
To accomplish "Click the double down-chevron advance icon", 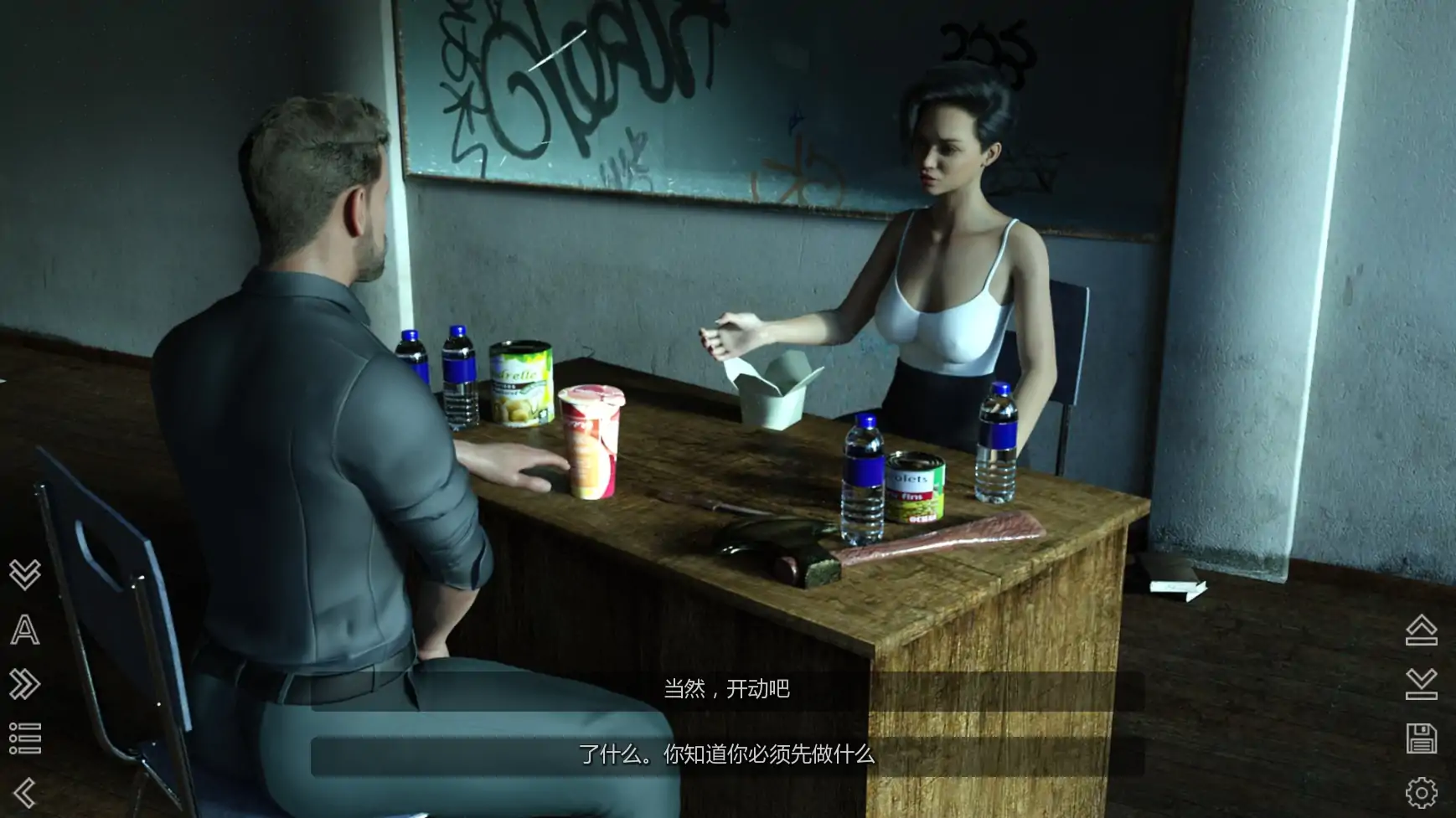I will coord(25,574).
